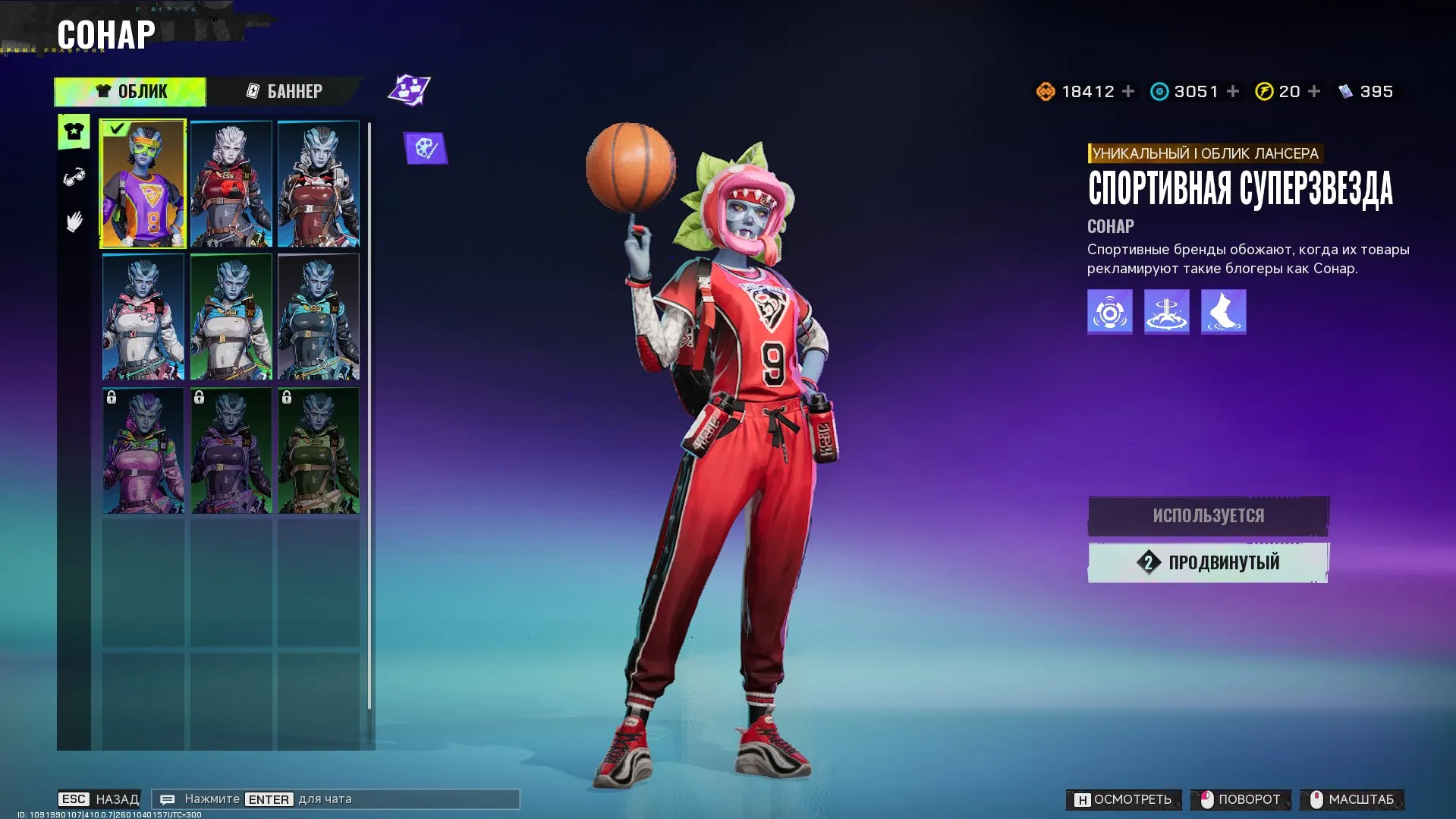Open the БАННЕР tab
The image size is (1456, 819).
(285, 91)
